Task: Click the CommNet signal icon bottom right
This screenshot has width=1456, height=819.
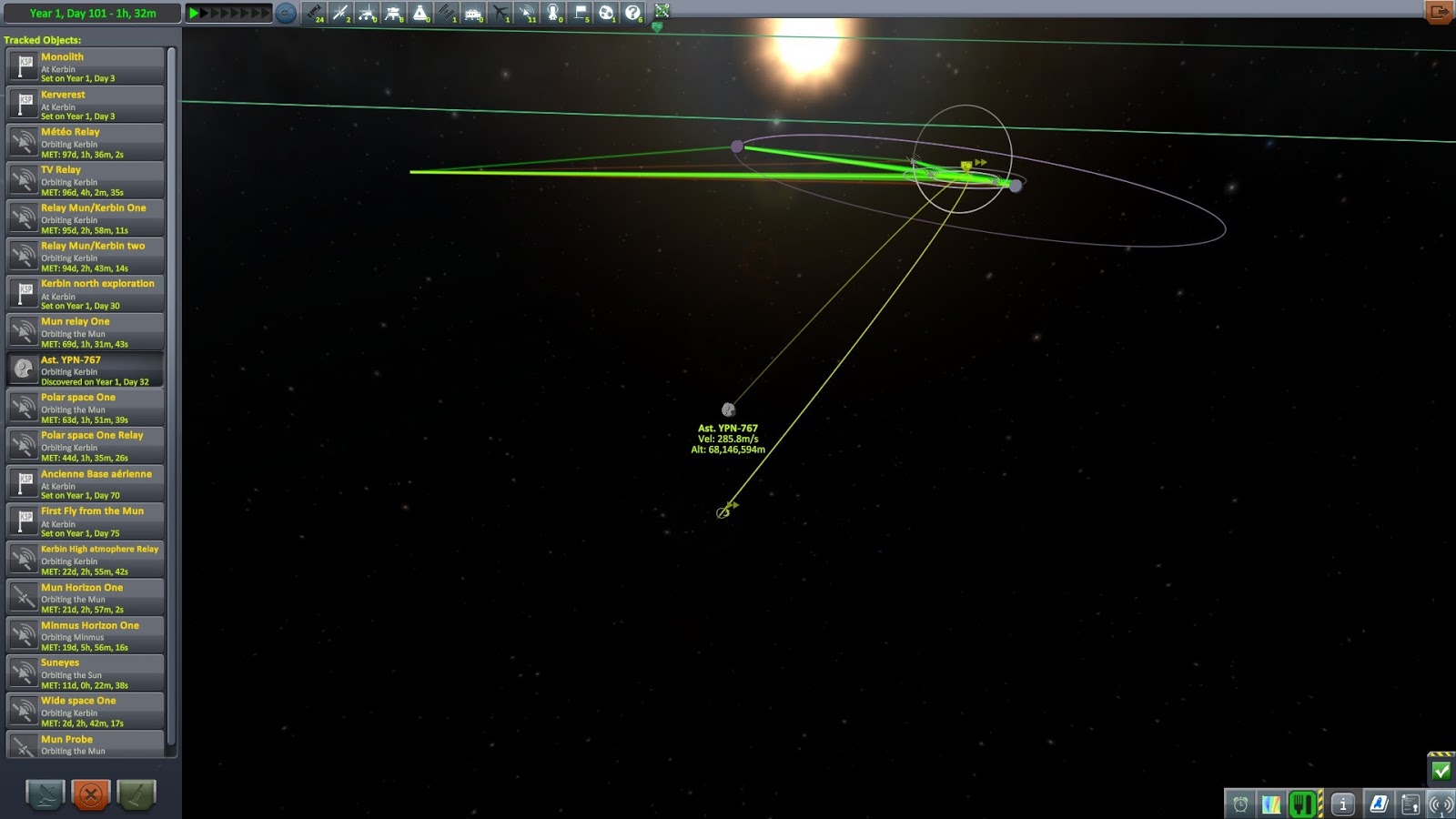Action: coord(1441,804)
